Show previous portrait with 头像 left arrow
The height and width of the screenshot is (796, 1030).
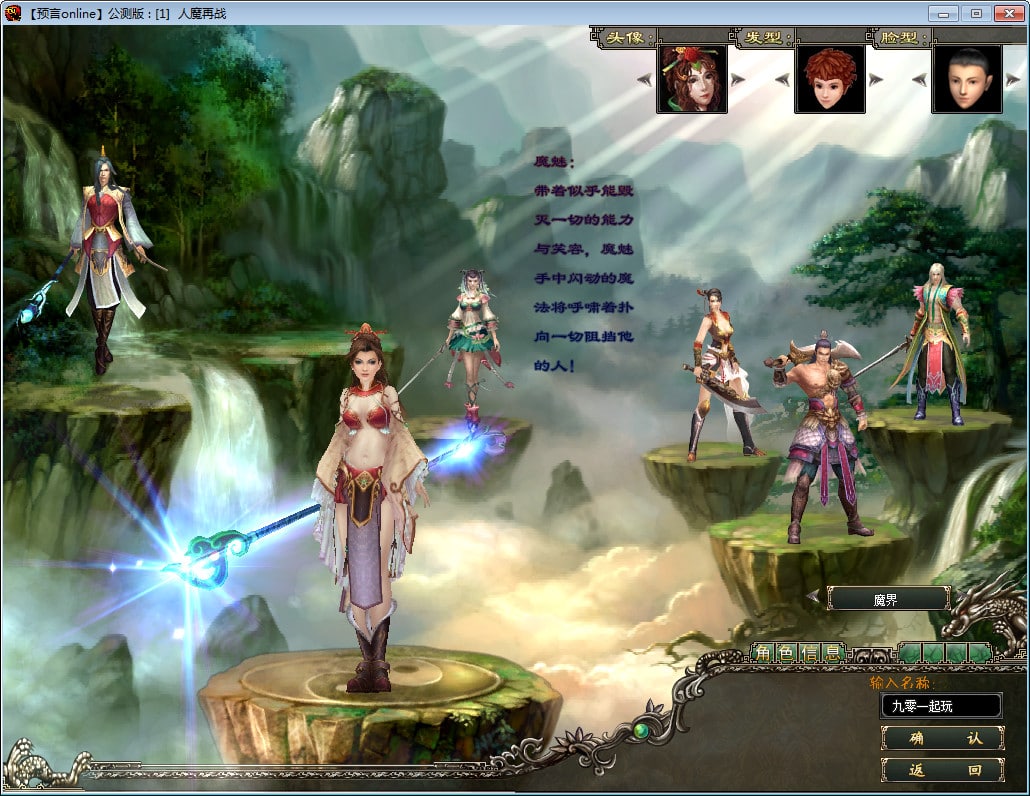pyautogui.click(x=645, y=80)
